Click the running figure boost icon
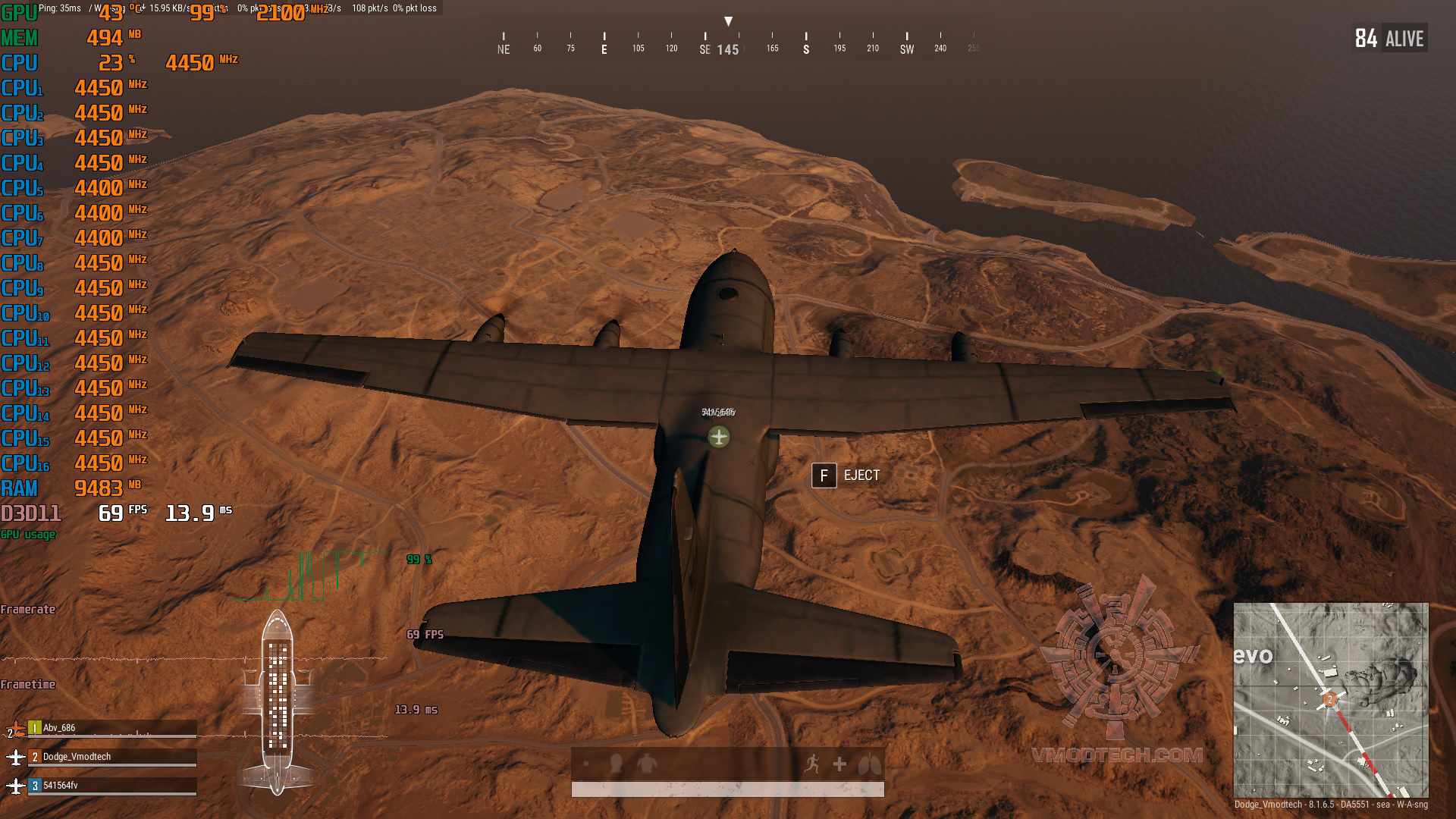Viewport: 1456px width, 819px height. [811, 764]
